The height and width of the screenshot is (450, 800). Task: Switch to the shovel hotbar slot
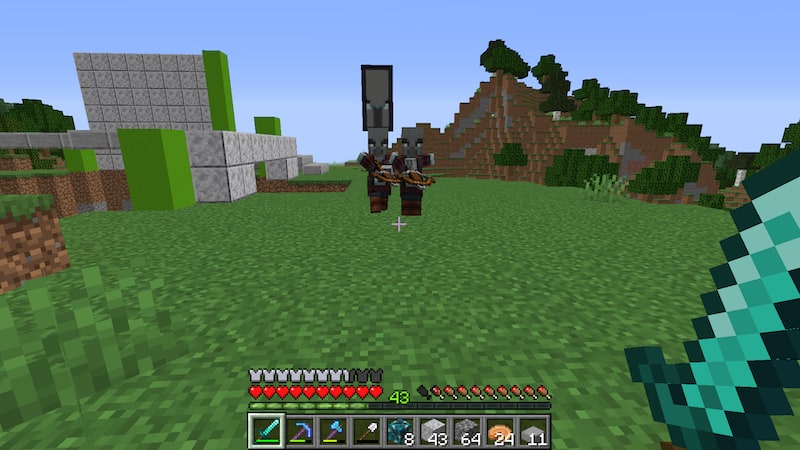point(366,431)
